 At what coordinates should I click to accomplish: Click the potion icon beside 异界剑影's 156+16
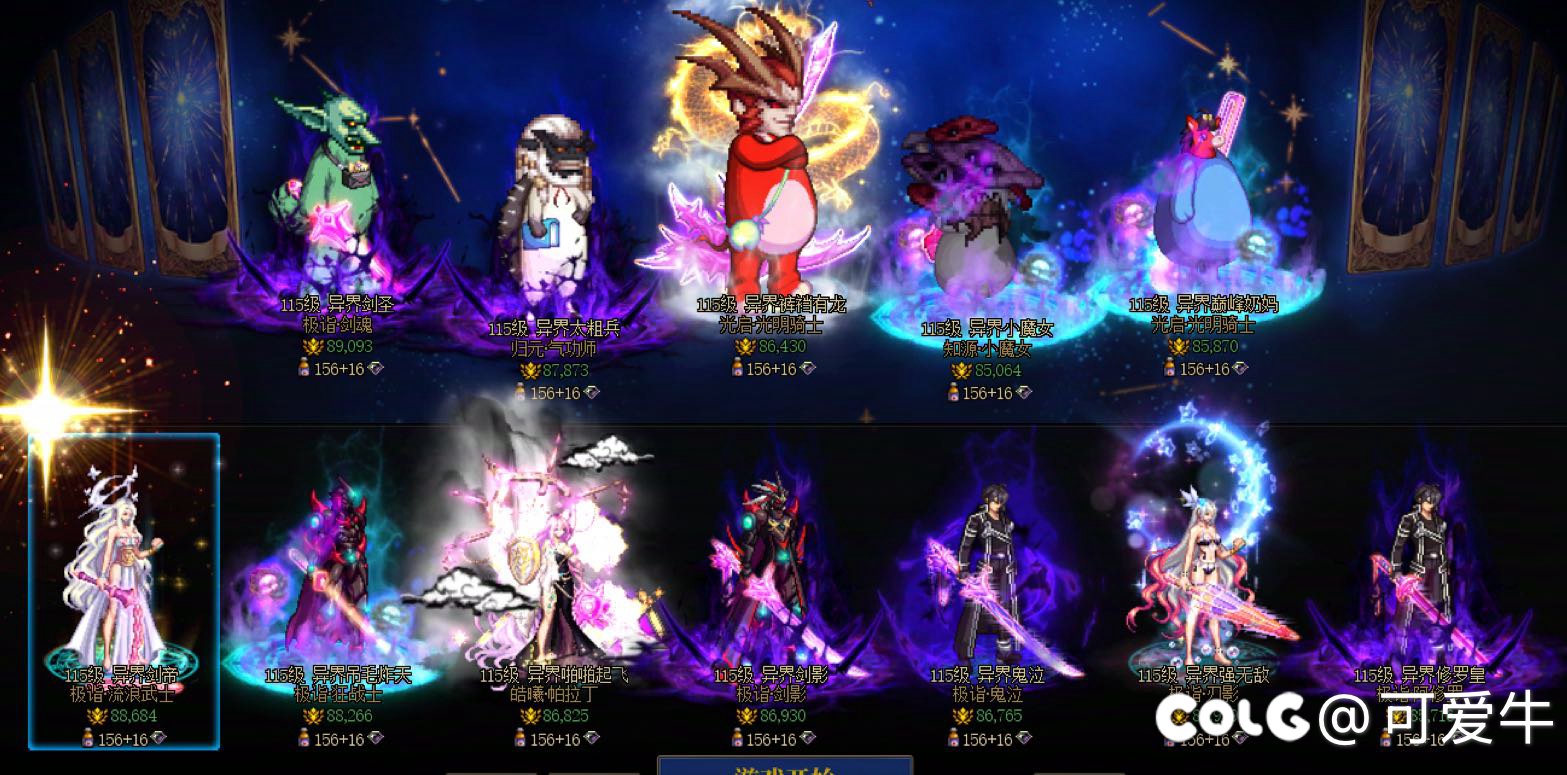coord(738,740)
